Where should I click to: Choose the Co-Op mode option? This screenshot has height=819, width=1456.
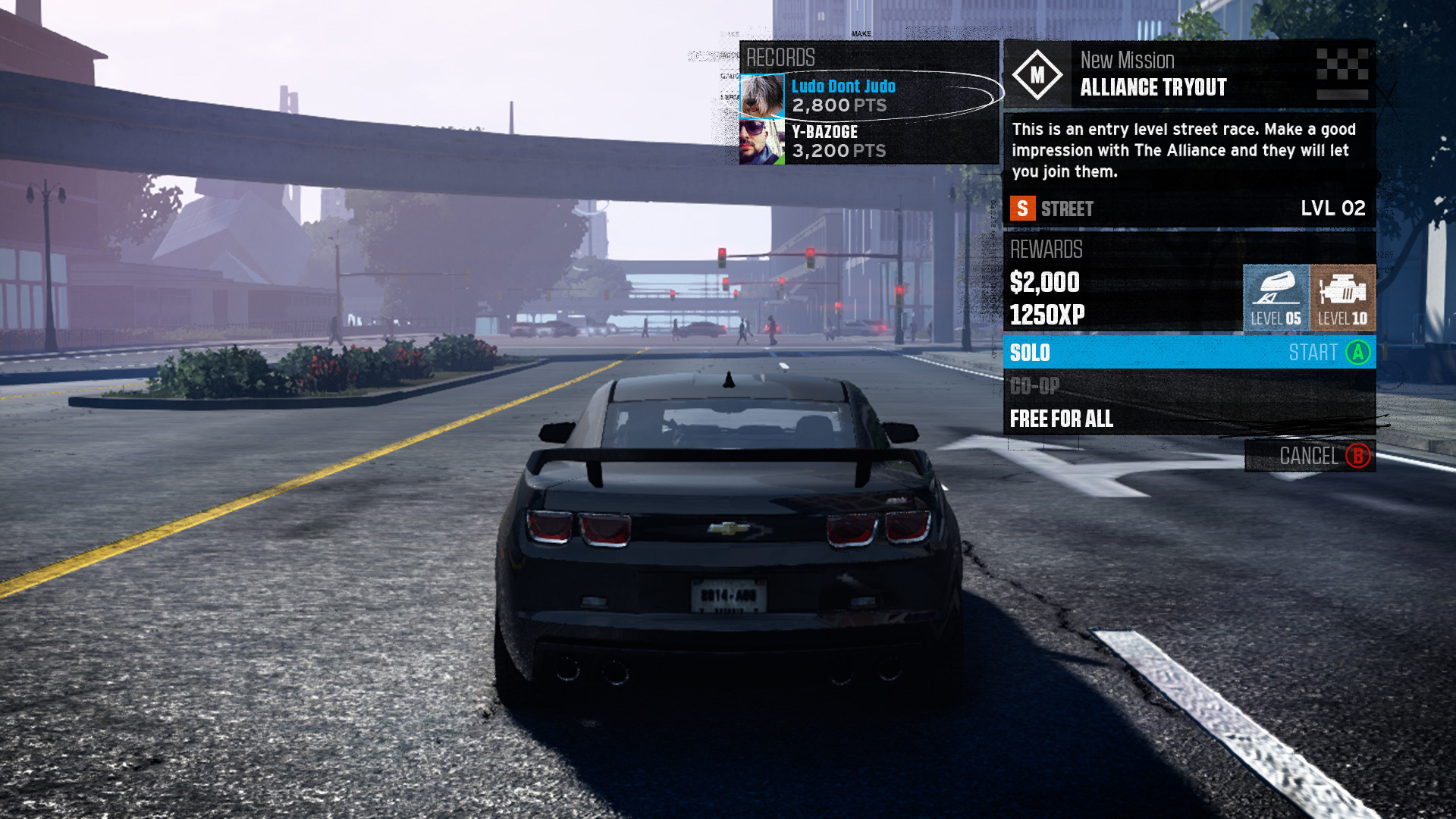click(1188, 386)
